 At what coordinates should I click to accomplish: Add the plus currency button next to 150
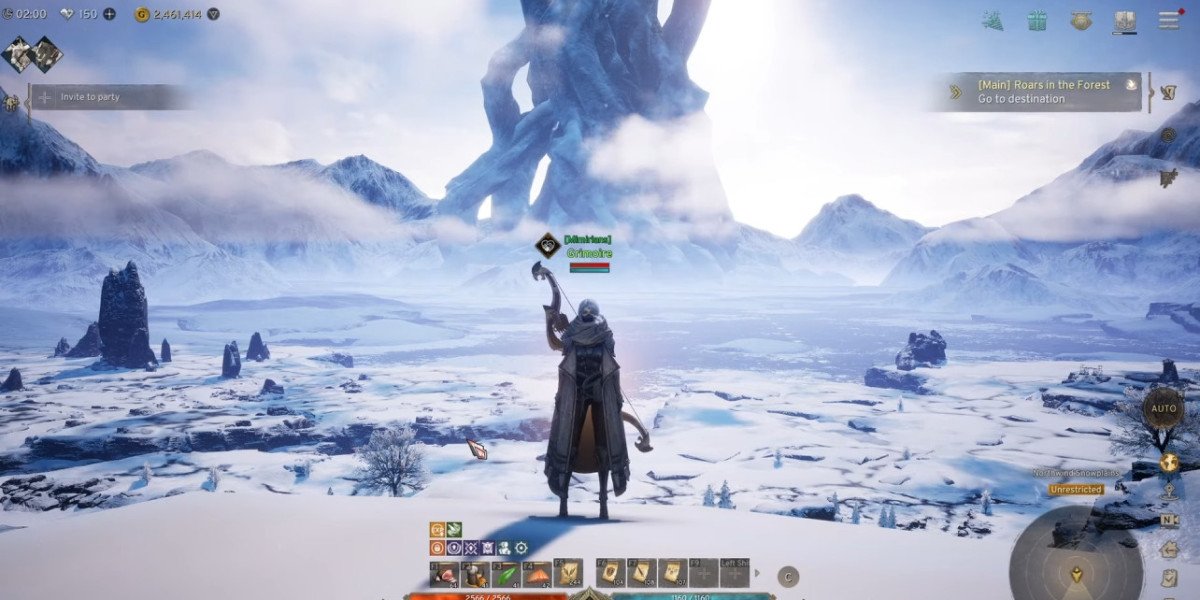[x=109, y=14]
